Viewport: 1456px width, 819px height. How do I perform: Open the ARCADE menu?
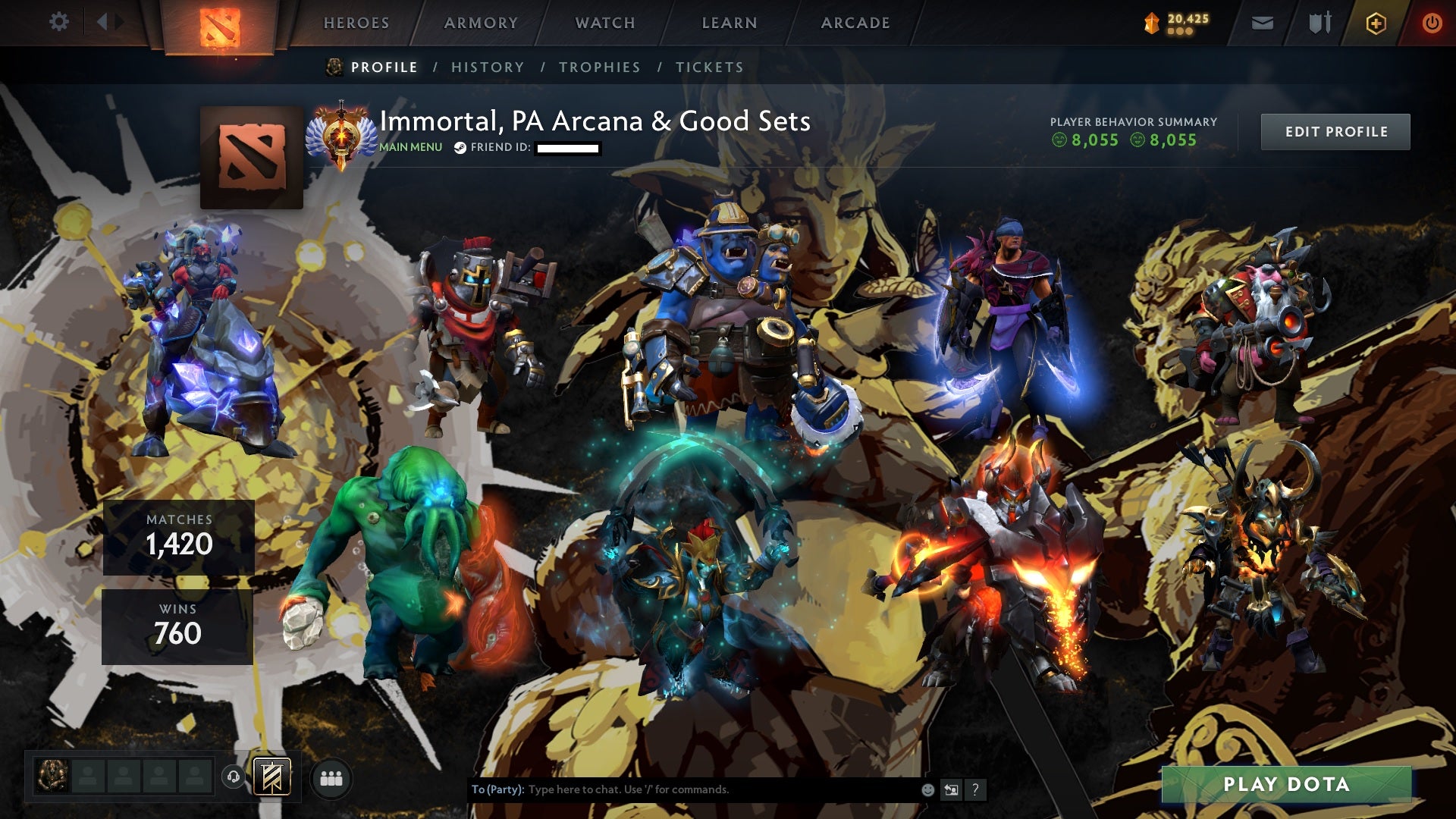[855, 23]
